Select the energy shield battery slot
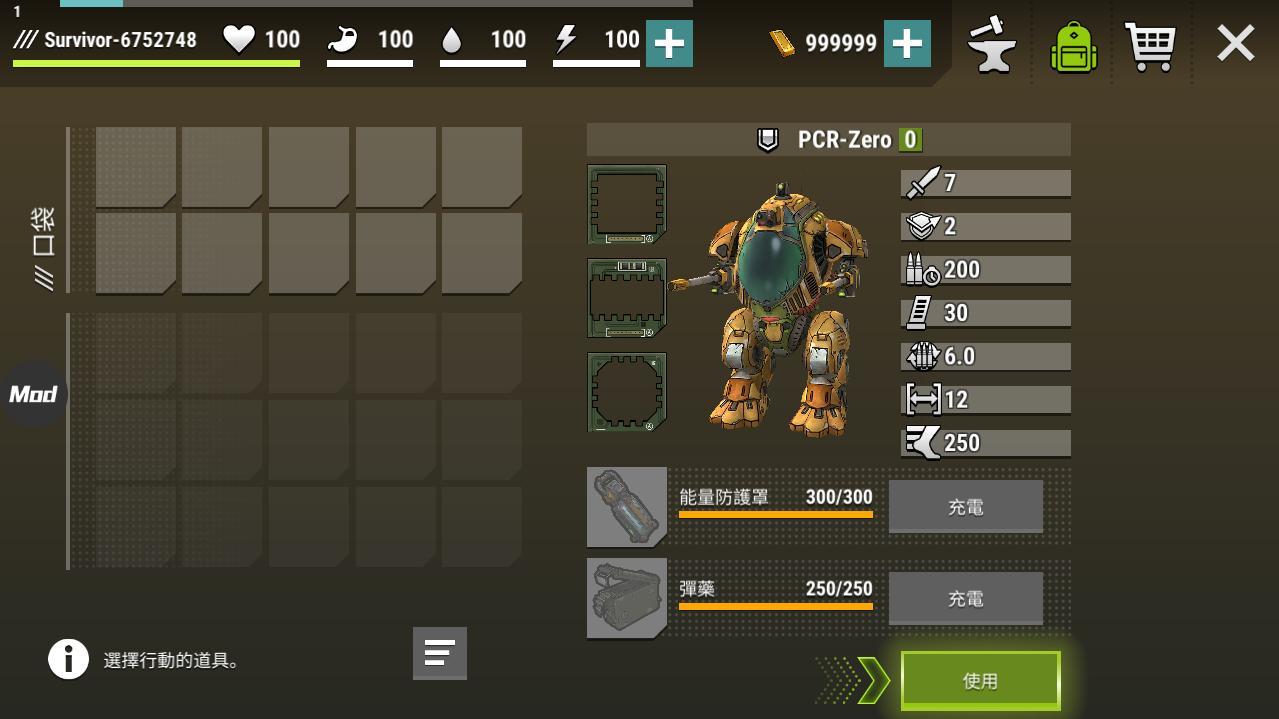1279x719 pixels. click(627, 507)
